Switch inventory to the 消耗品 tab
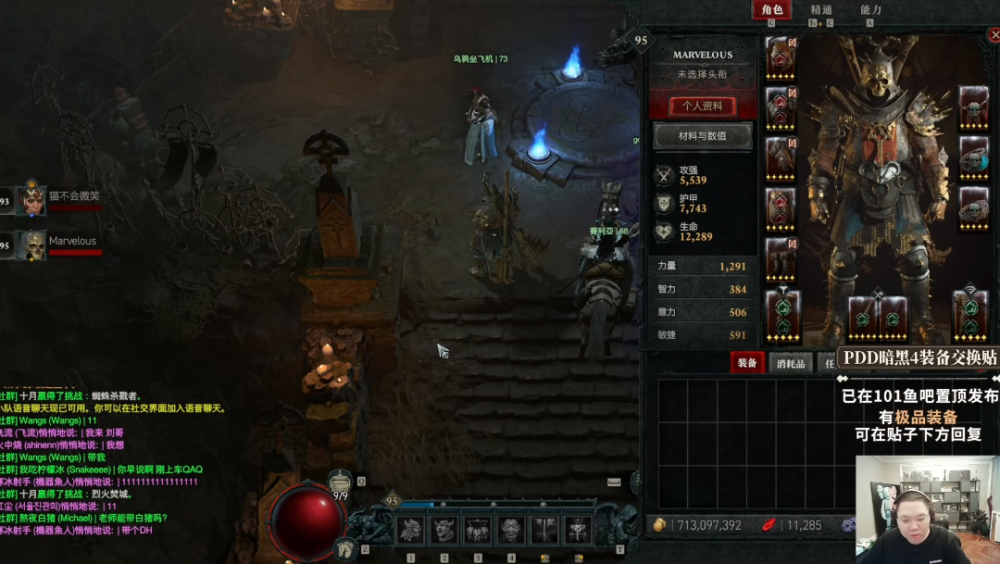1000x564 pixels. [791, 363]
